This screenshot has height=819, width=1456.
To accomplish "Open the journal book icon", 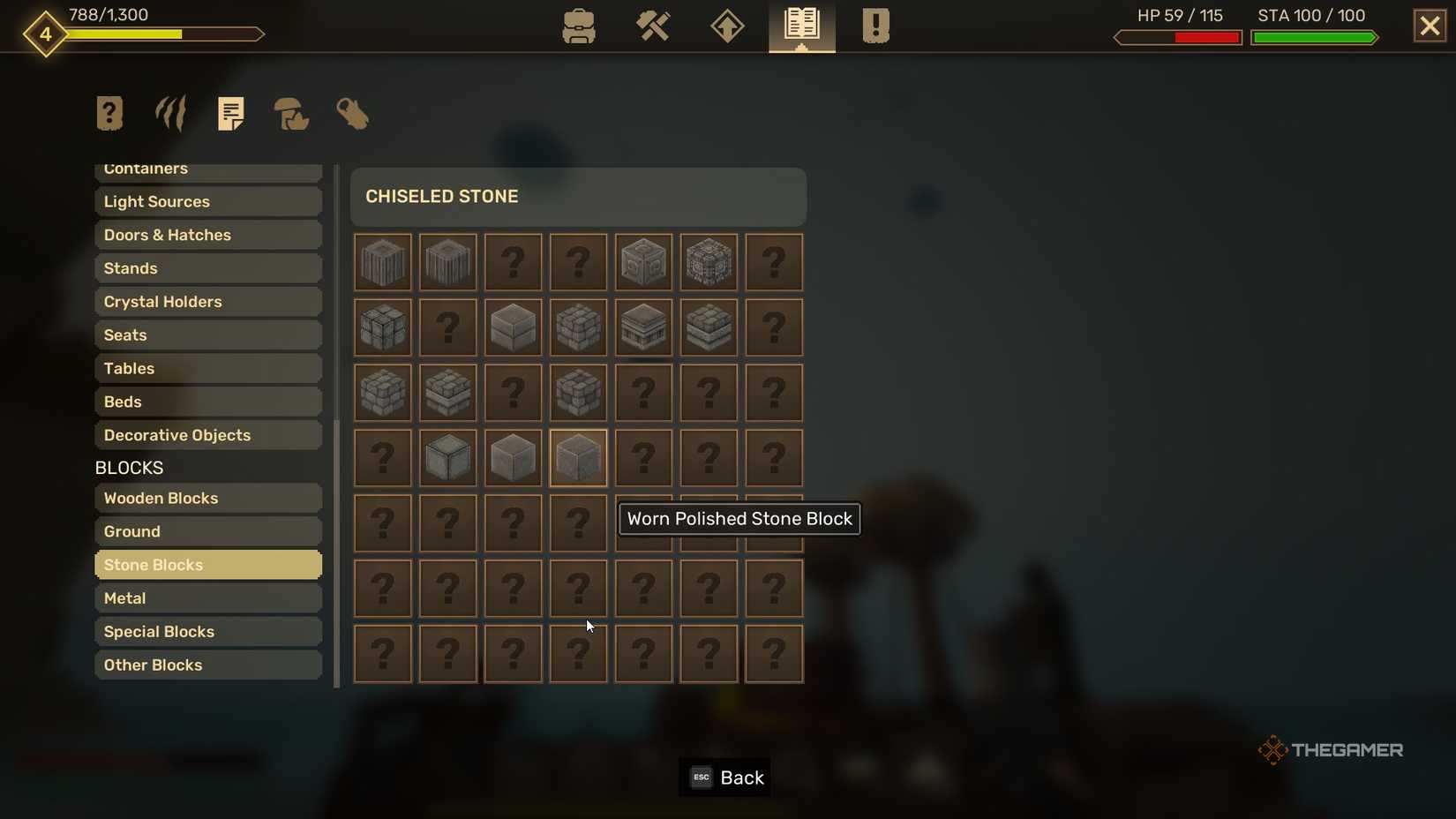I will coord(800,26).
